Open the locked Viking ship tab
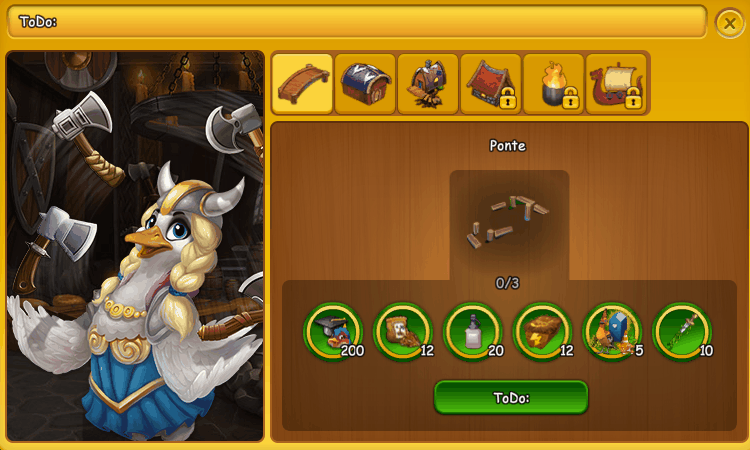 coord(616,84)
